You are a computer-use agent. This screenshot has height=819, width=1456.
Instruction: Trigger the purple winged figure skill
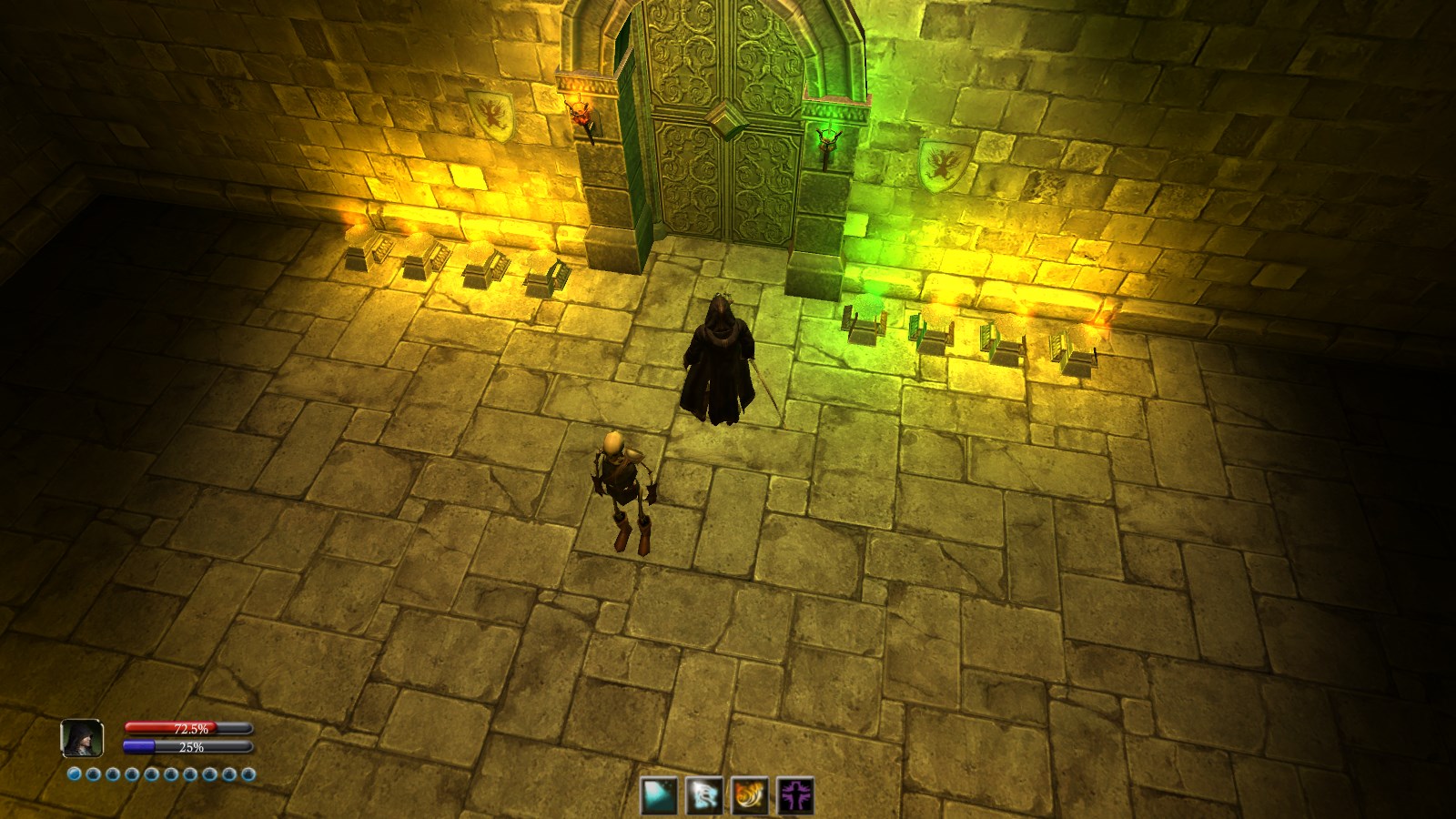[x=795, y=795]
